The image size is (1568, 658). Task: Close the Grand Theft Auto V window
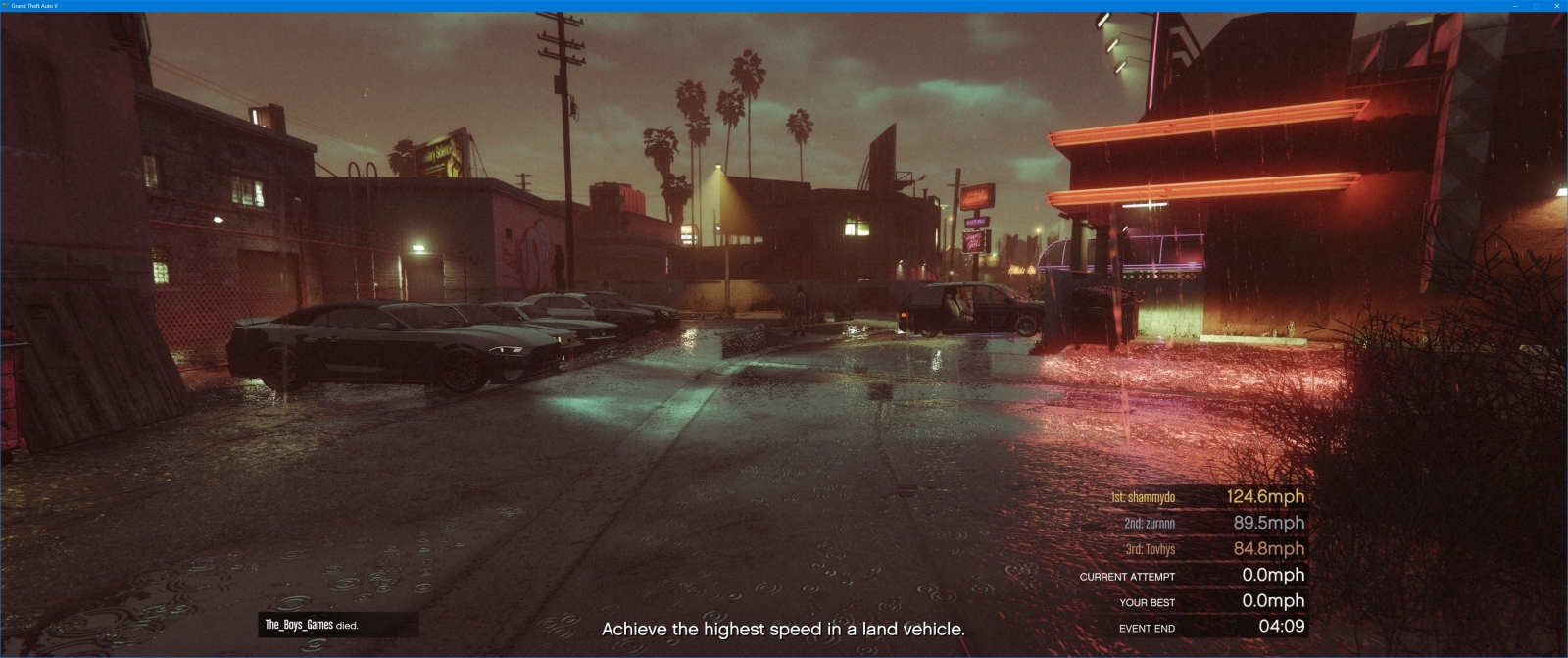[x=1556, y=6]
